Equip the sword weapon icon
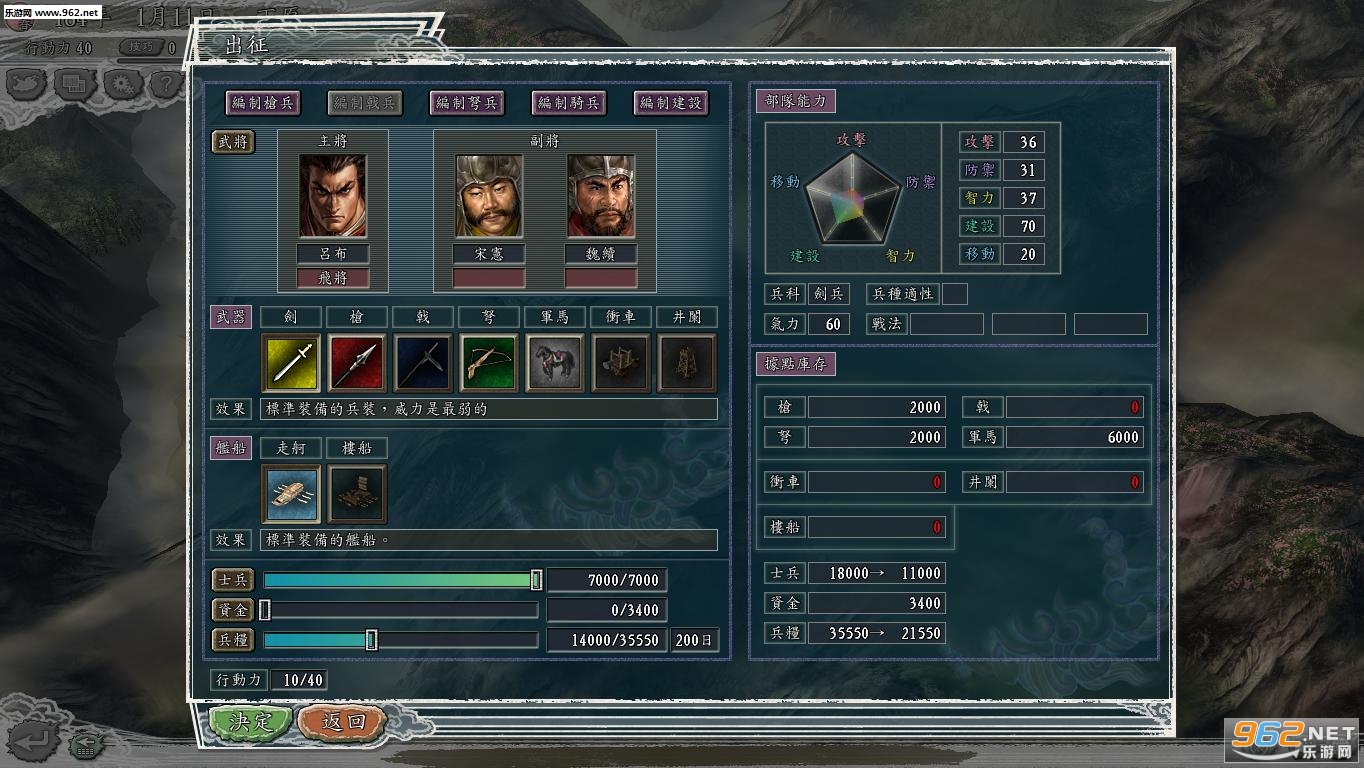1364x768 pixels. (x=291, y=363)
